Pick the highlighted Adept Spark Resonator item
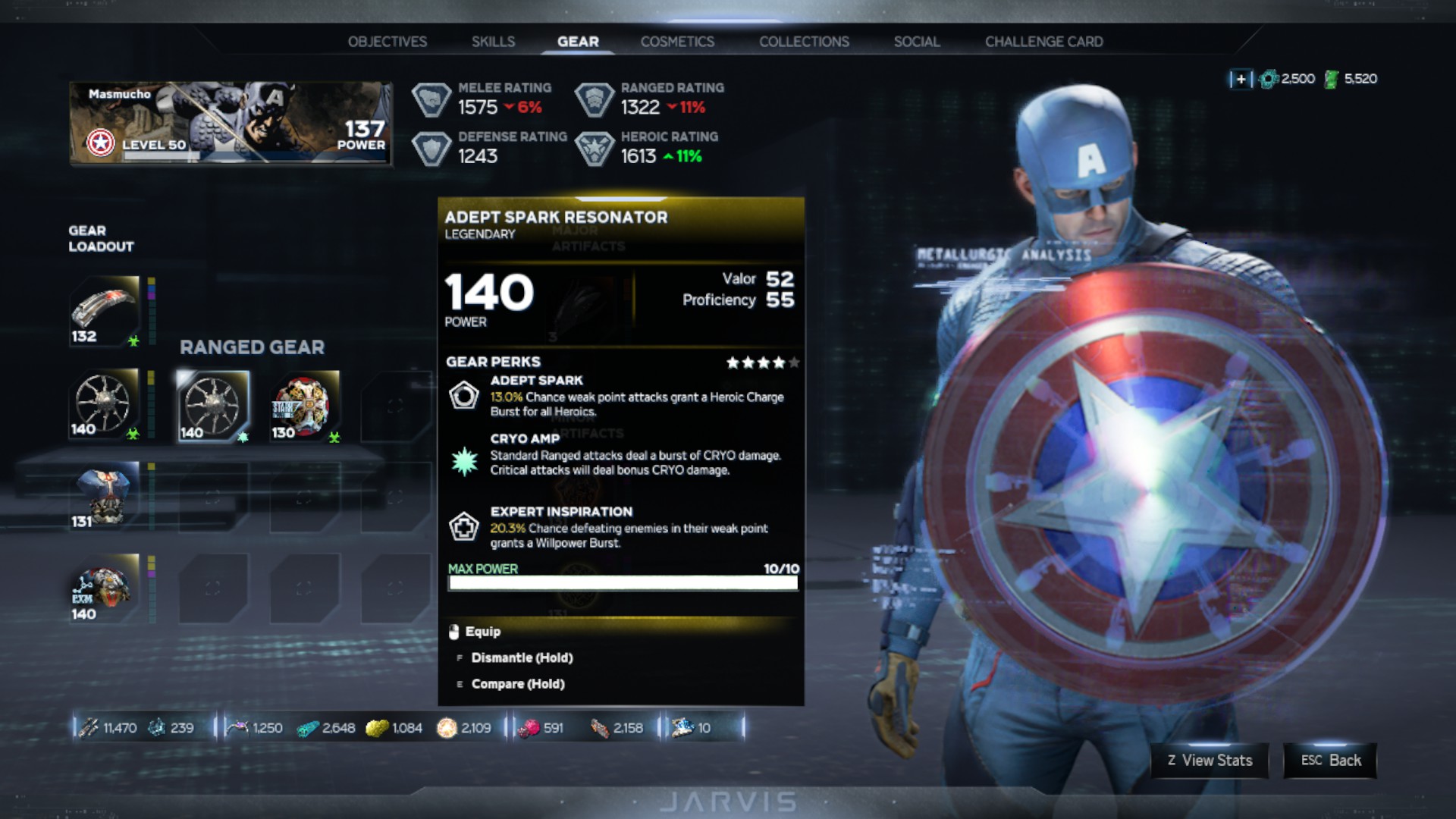 click(x=213, y=406)
